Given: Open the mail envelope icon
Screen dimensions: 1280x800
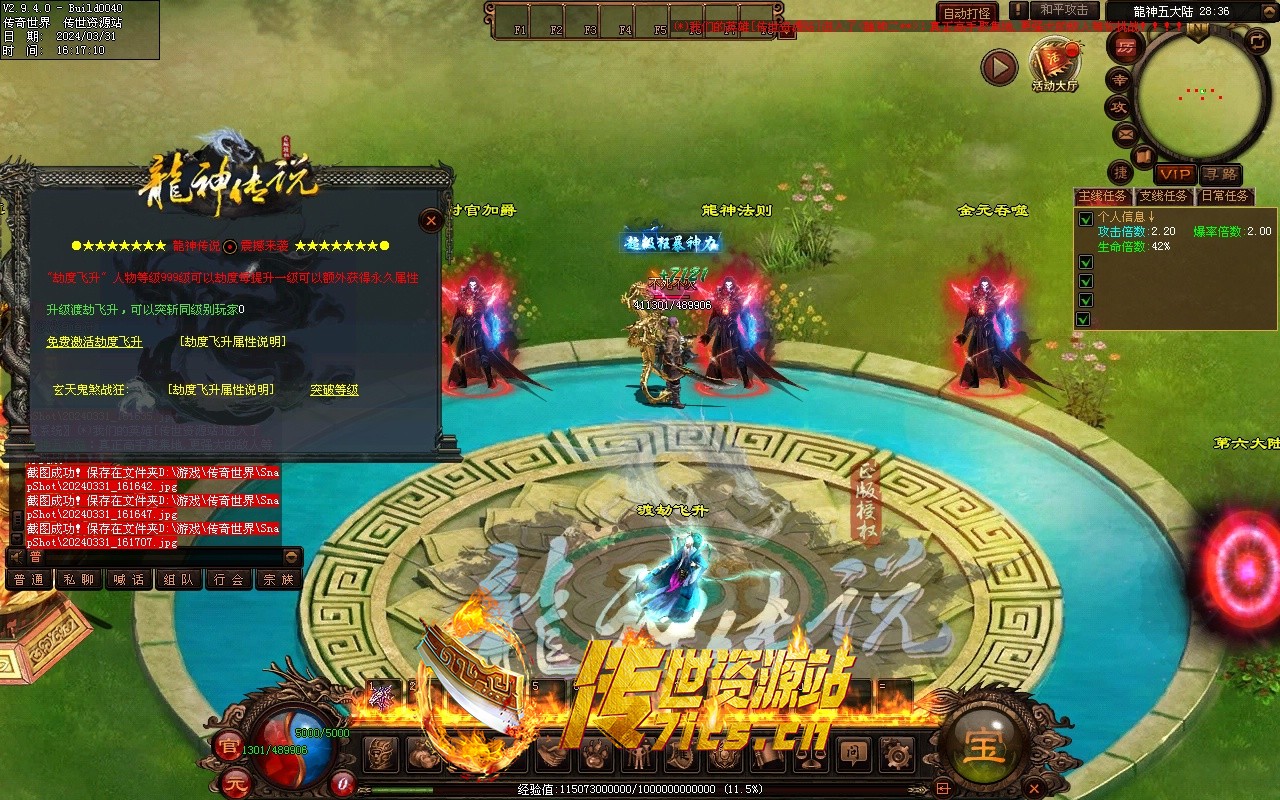Looking at the screenshot, I should pos(1125,133).
